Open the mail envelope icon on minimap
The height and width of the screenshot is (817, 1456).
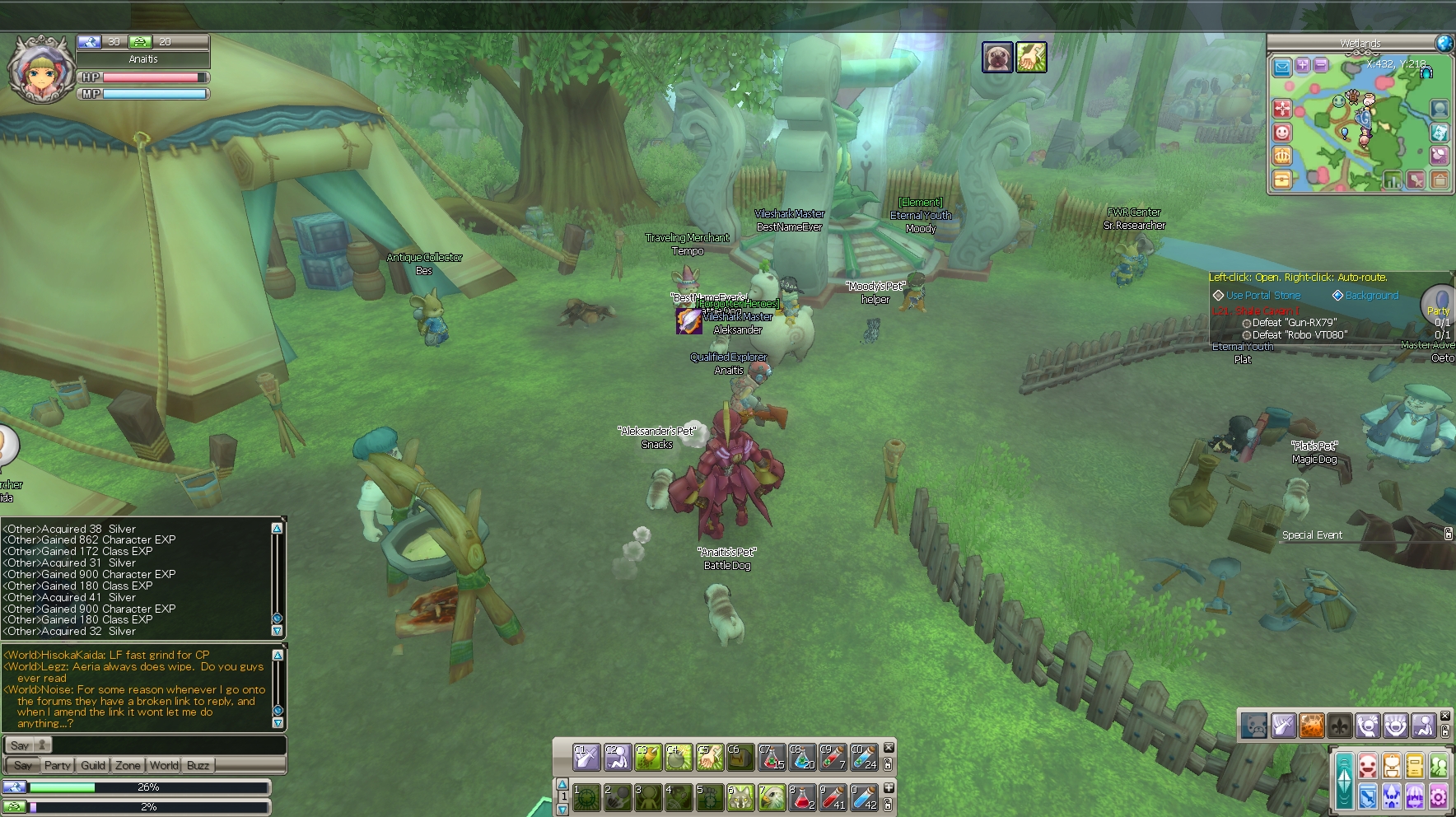[1282, 67]
